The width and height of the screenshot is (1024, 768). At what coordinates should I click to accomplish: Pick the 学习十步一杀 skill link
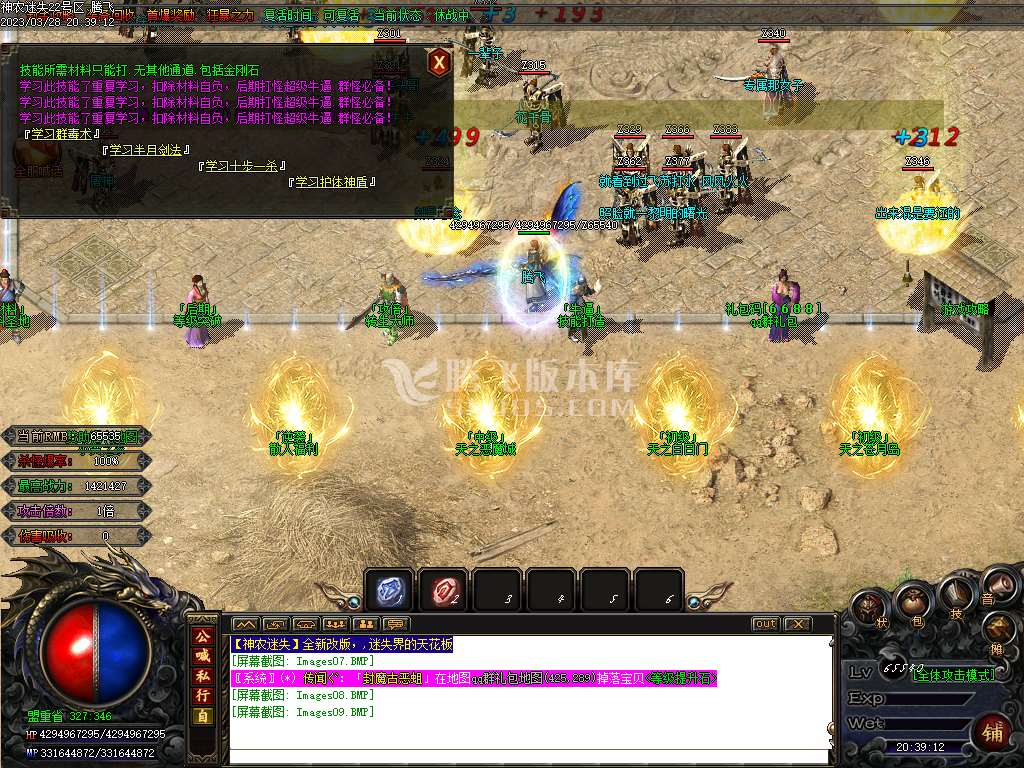tap(241, 166)
